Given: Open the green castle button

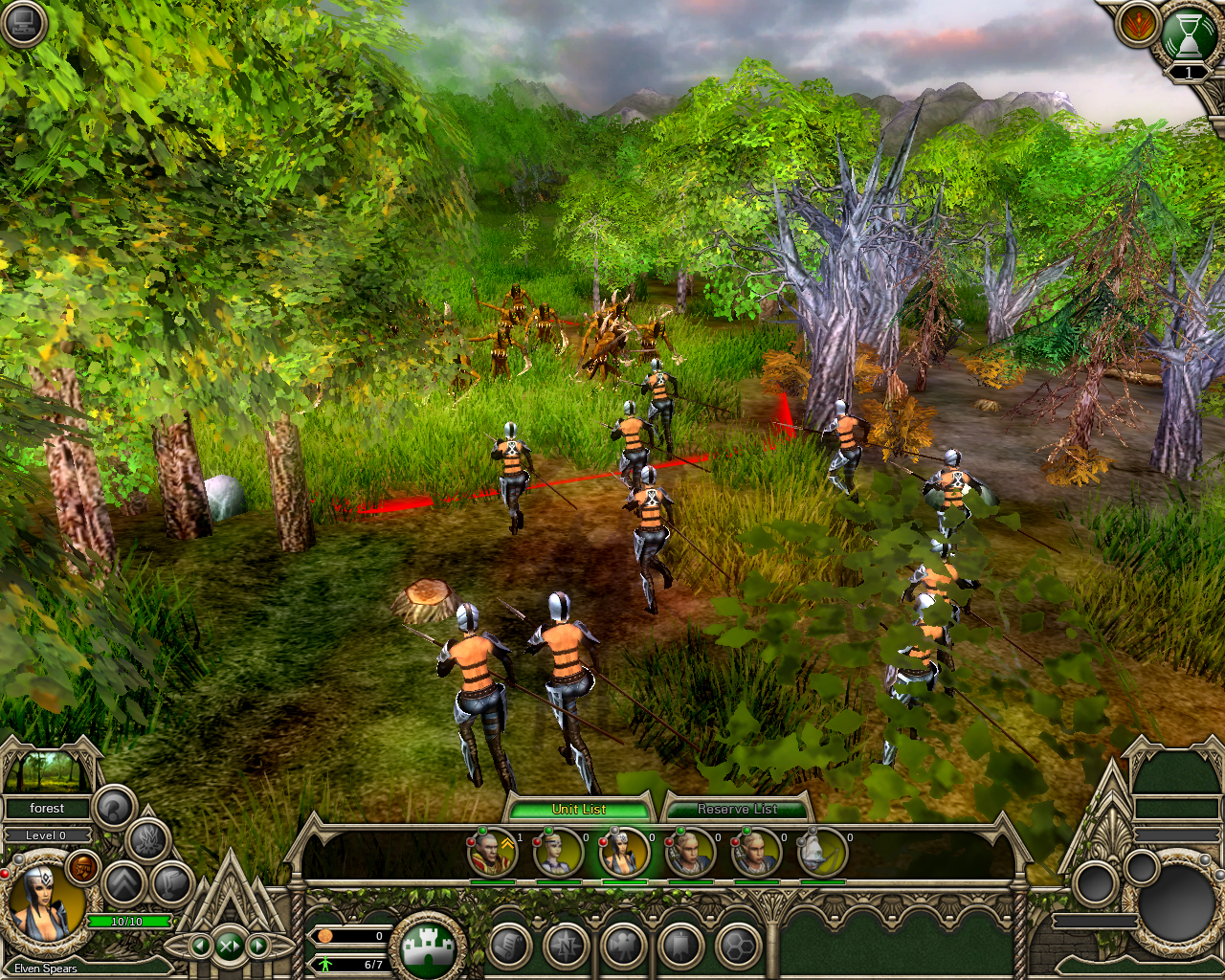Looking at the screenshot, I should [x=427, y=947].
